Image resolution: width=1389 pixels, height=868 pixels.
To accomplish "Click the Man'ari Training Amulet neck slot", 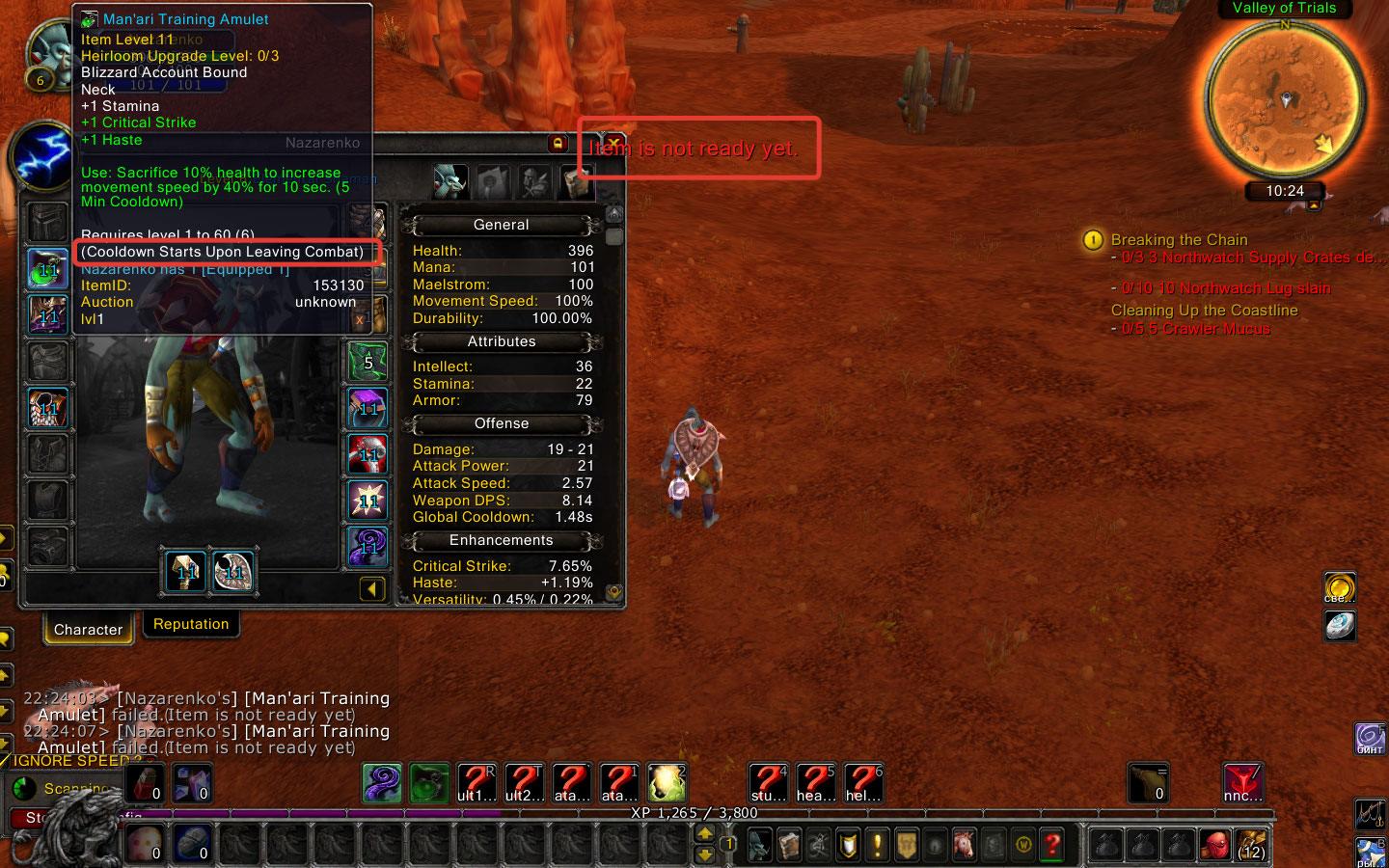I will (x=48, y=269).
